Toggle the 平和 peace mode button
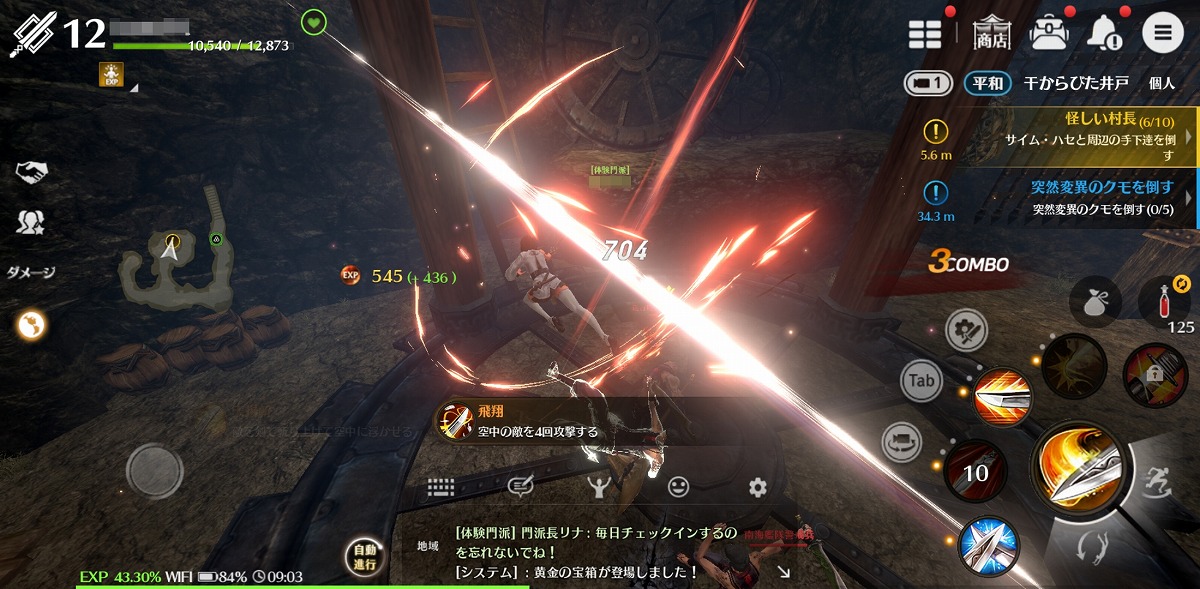 [986, 84]
